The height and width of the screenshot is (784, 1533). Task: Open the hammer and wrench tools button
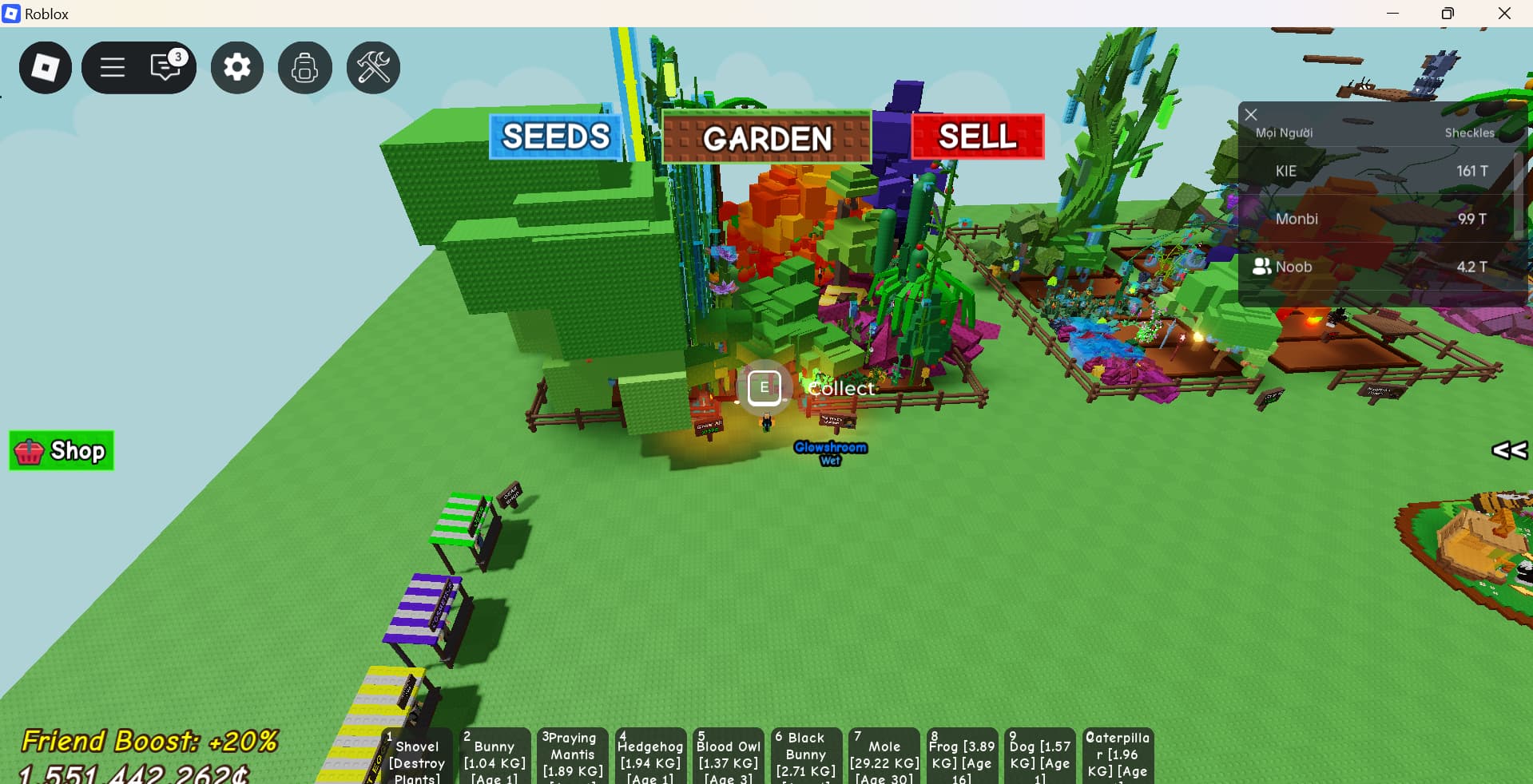(x=373, y=68)
